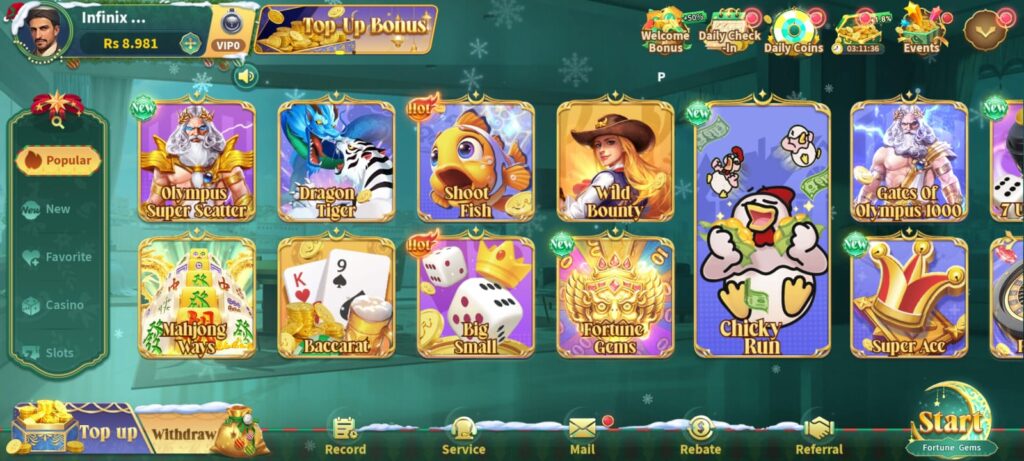Toggle the sound speaker button

(245, 76)
